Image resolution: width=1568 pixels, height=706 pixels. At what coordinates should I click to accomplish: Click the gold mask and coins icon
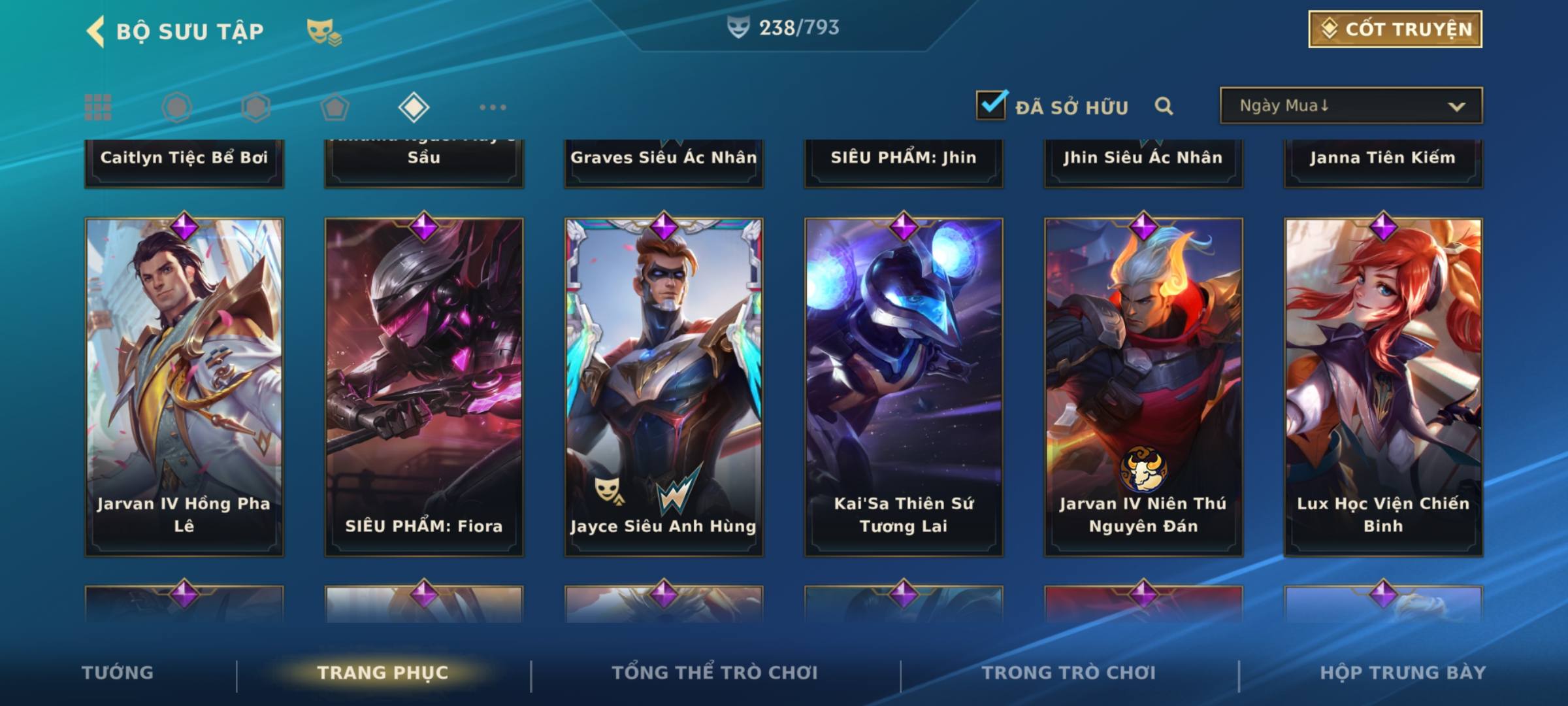click(323, 31)
